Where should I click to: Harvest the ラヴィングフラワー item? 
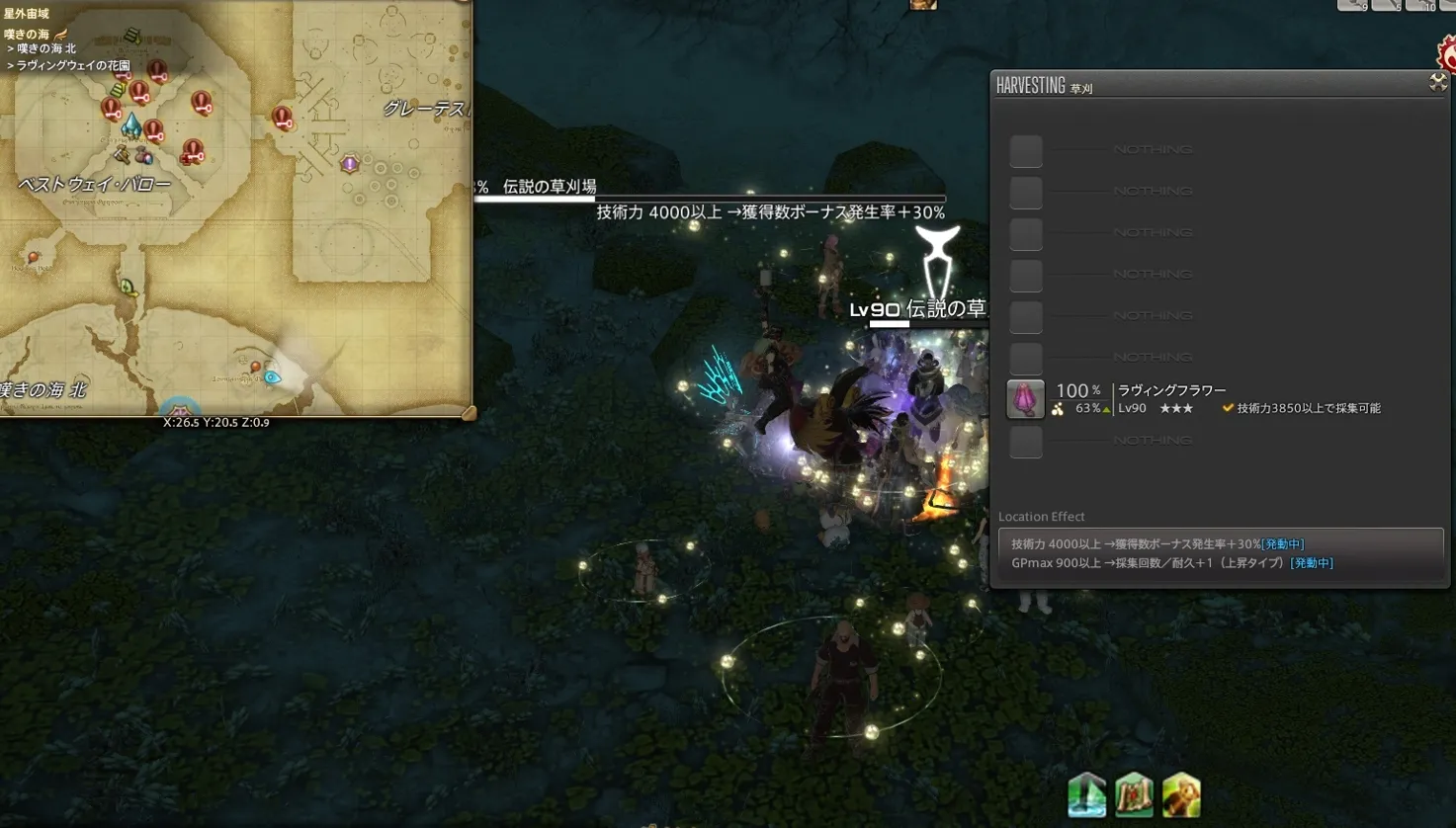click(1025, 399)
